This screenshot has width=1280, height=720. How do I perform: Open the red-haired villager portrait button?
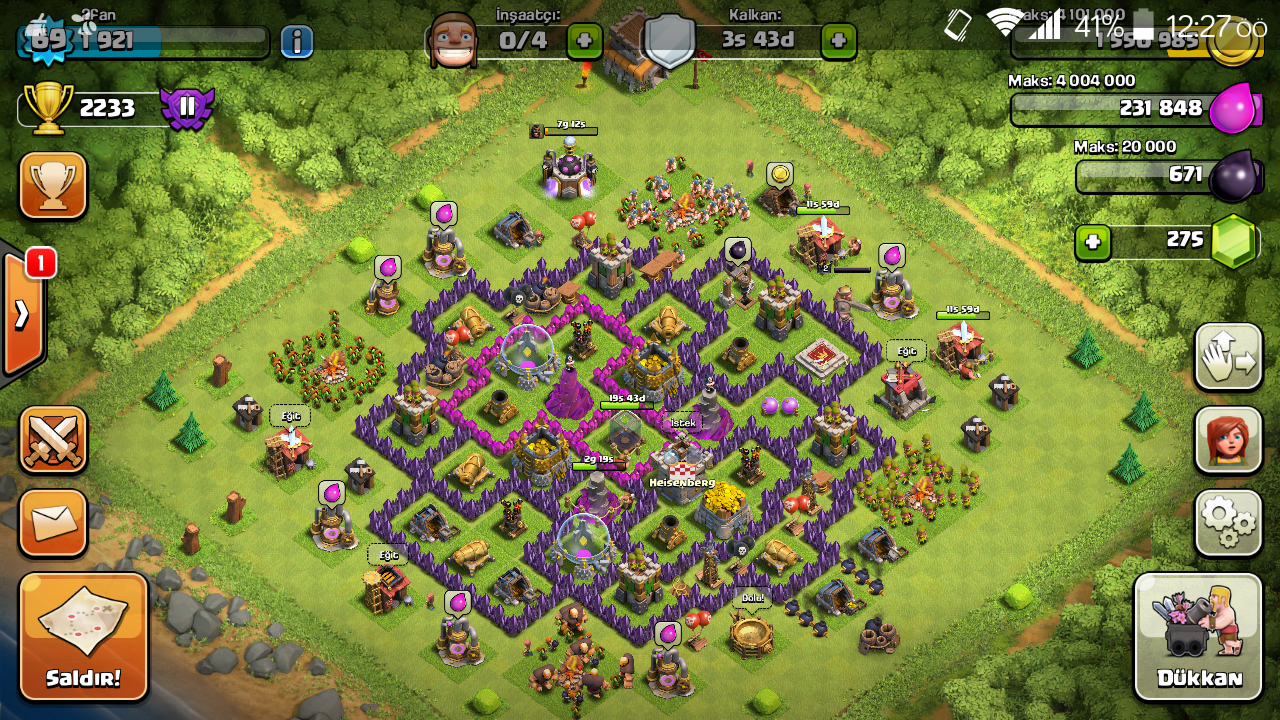[x=1228, y=440]
